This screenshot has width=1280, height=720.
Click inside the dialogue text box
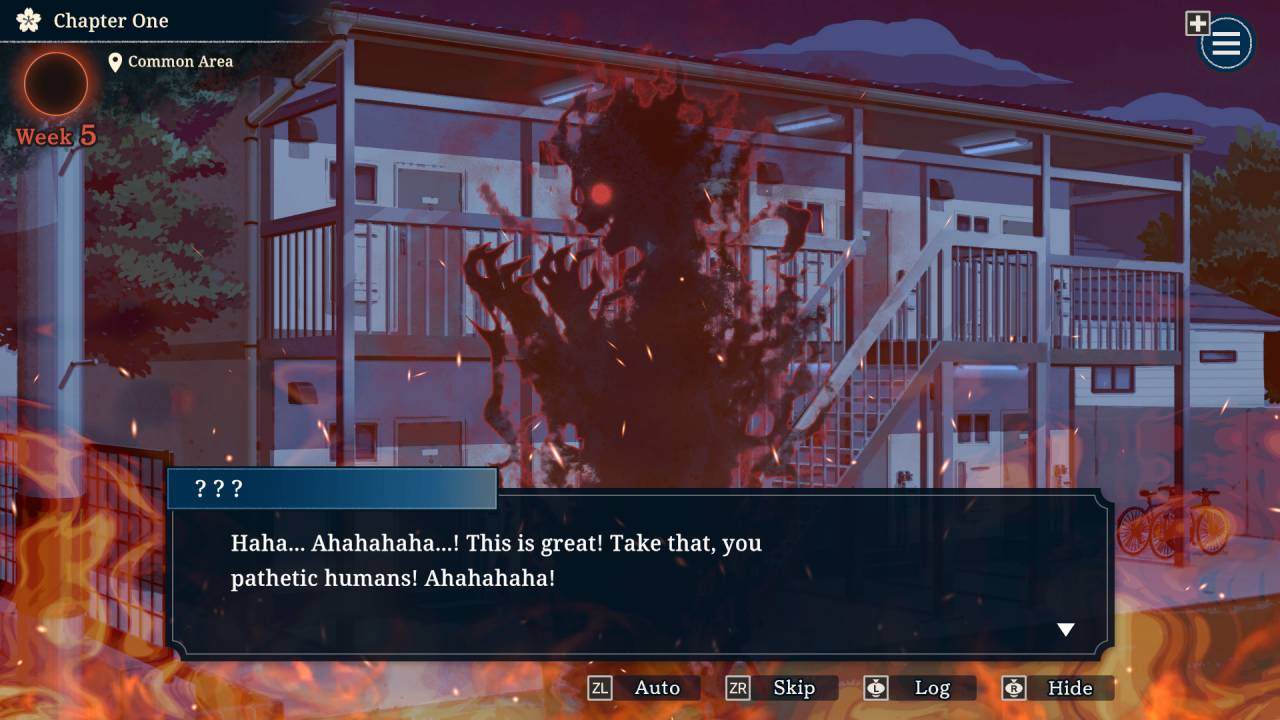tap(640, 560)
